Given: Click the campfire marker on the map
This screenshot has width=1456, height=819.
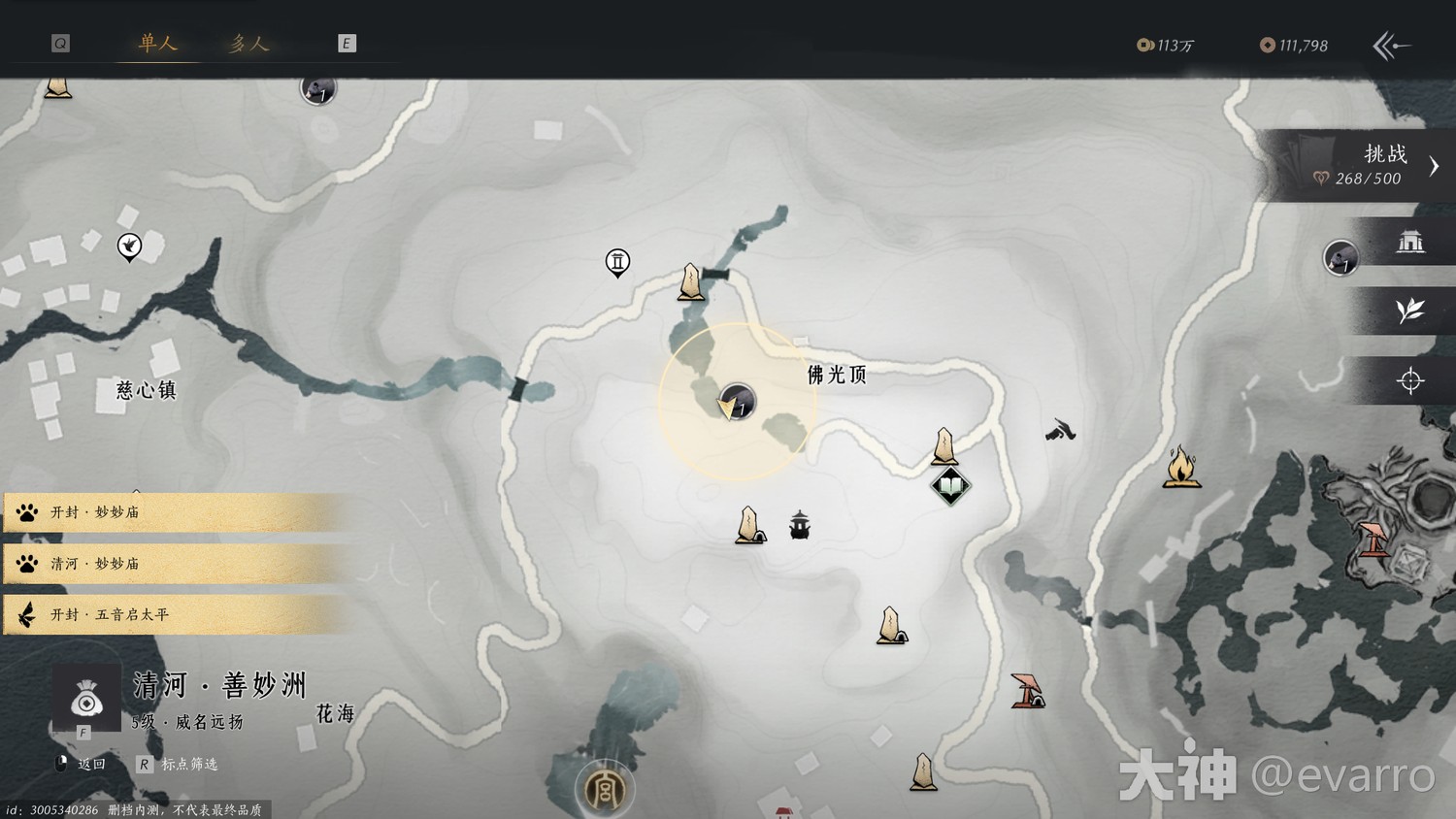Looking at the screenshot, I should [1181, 467].
